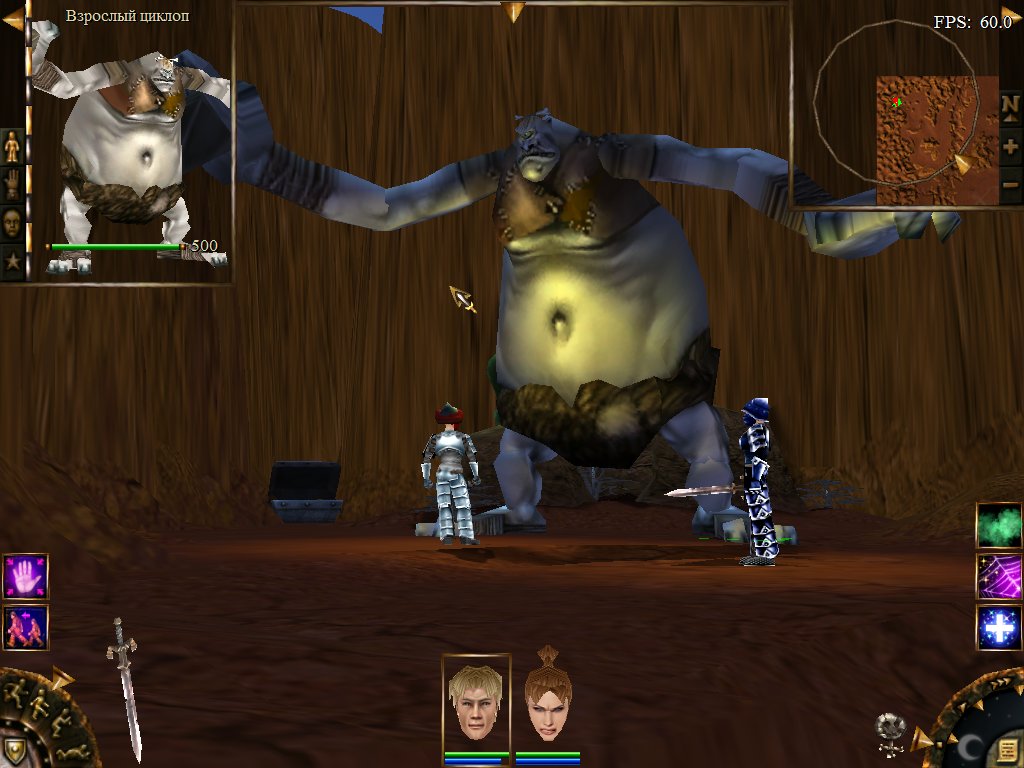Open the face tab in target panel
Image resolution: width=1024 pixels, height=768 pixels.
point(12,222)
